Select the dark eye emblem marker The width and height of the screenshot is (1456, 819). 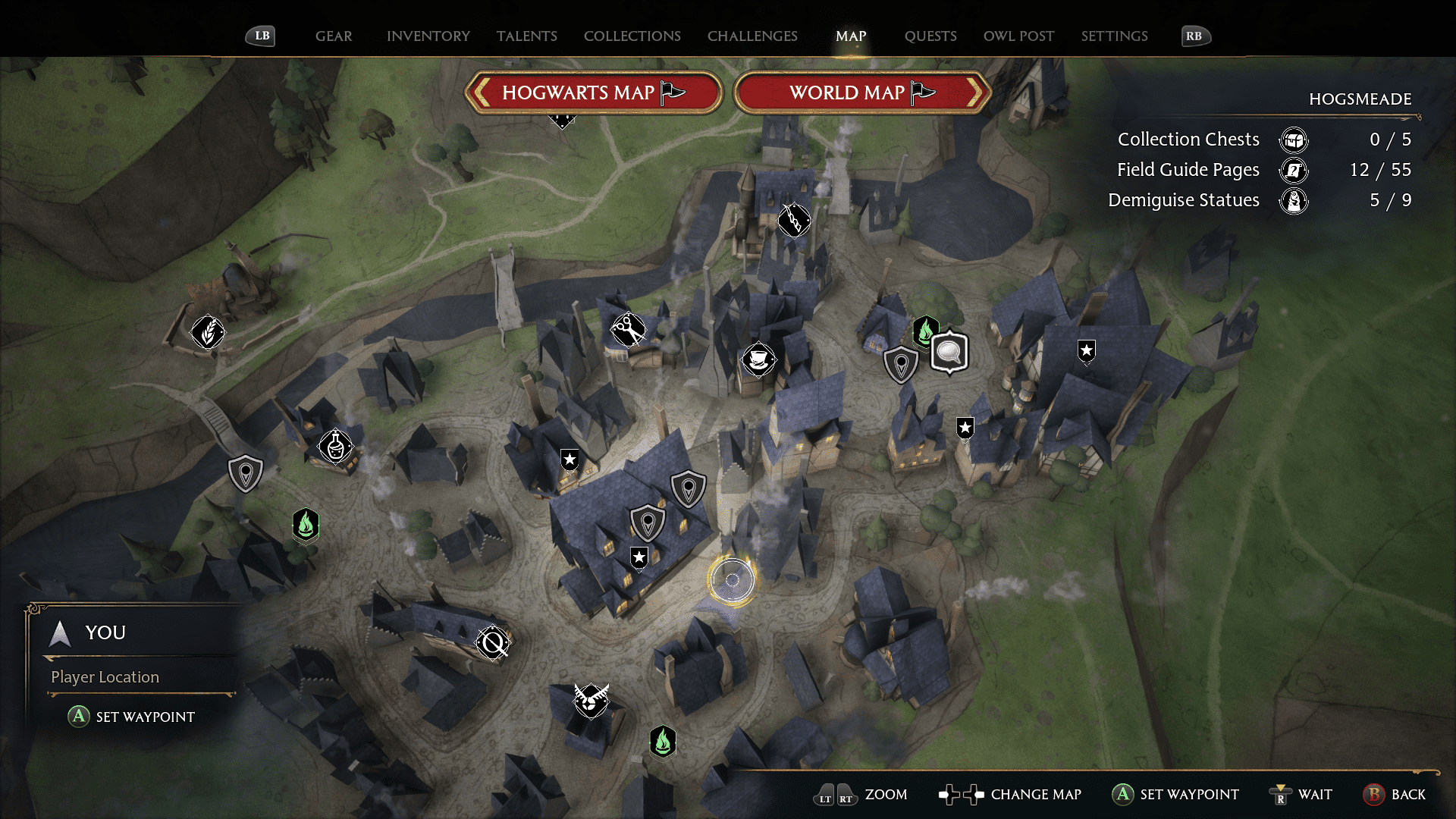coord(491,644)
